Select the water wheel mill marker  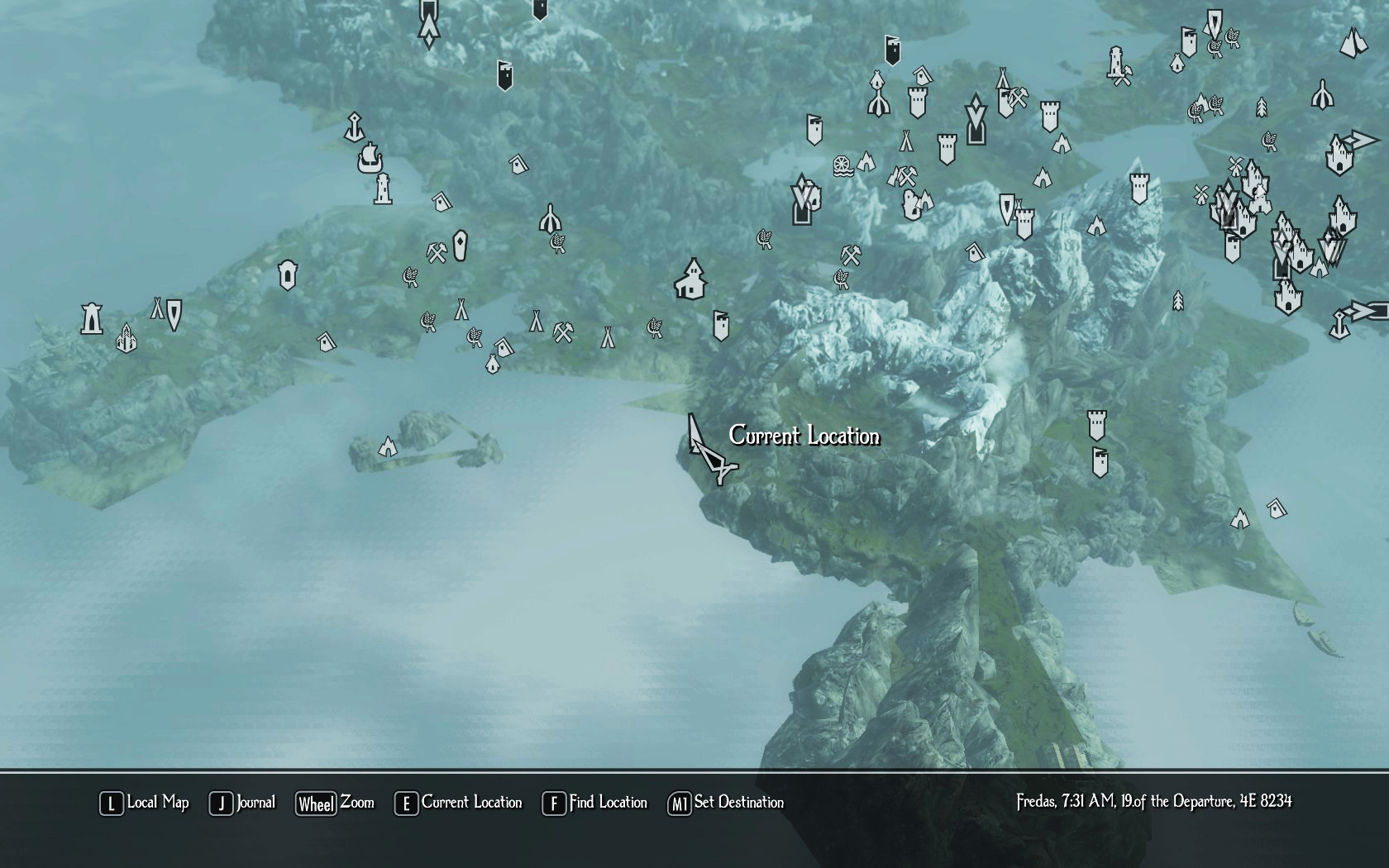coord(842,165)
